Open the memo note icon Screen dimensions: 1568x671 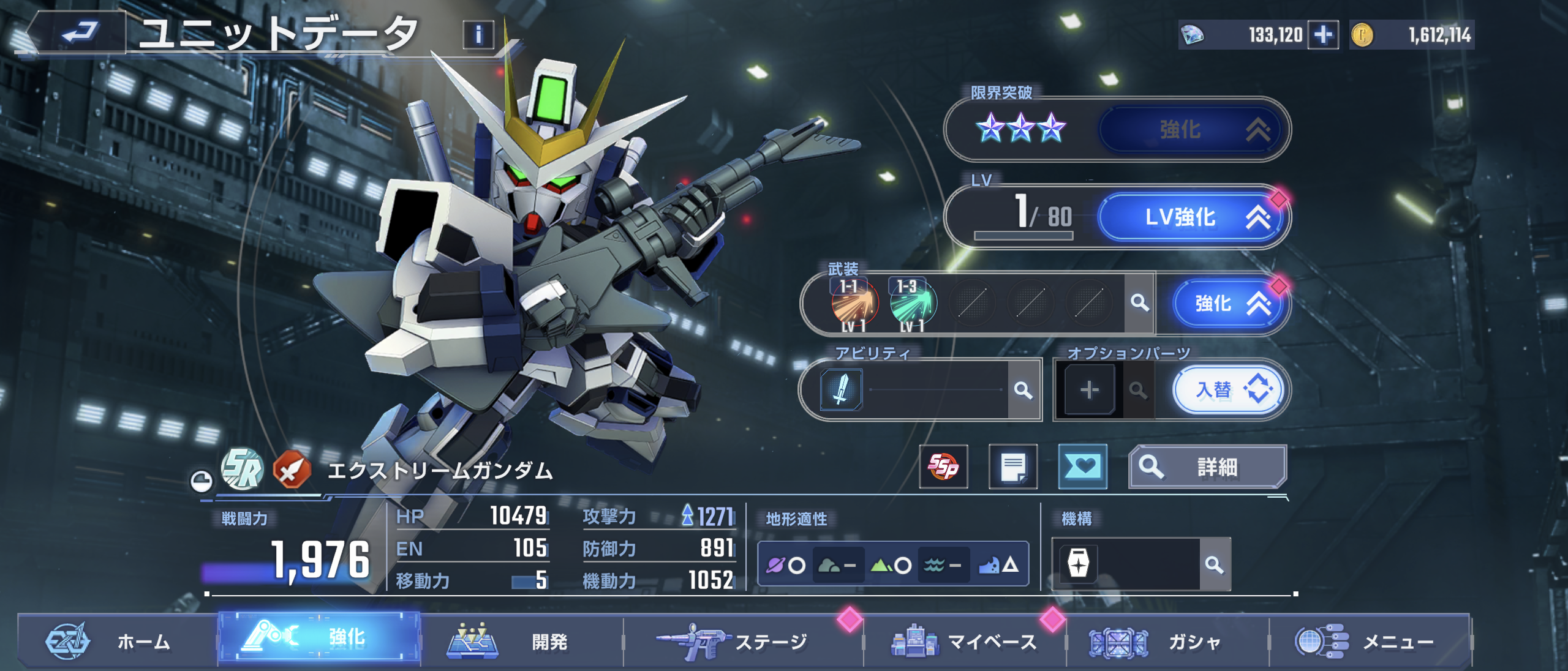(x=1013, y=467)
